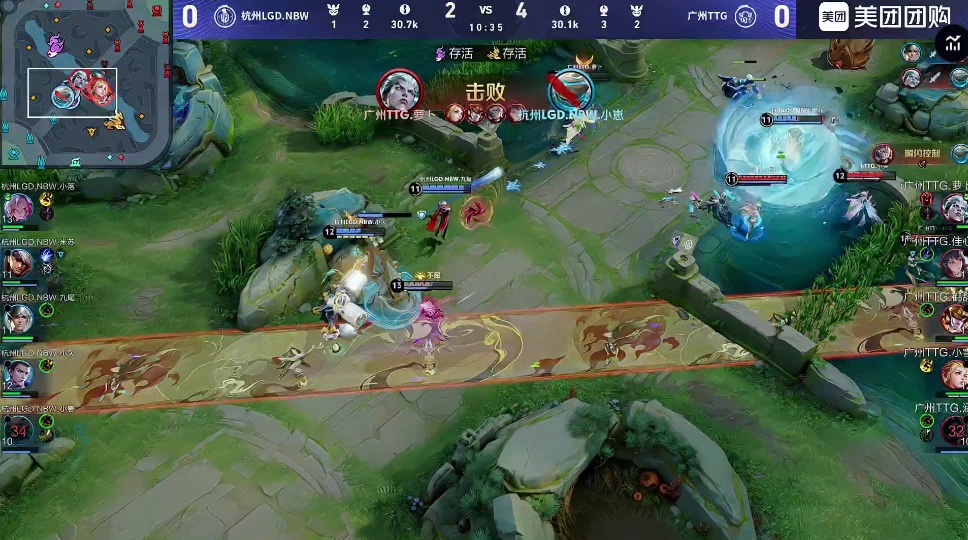Select player 杭州LGD.NBW.小落's portrait
Screen dimensions: 968x540
pos(20,208)
